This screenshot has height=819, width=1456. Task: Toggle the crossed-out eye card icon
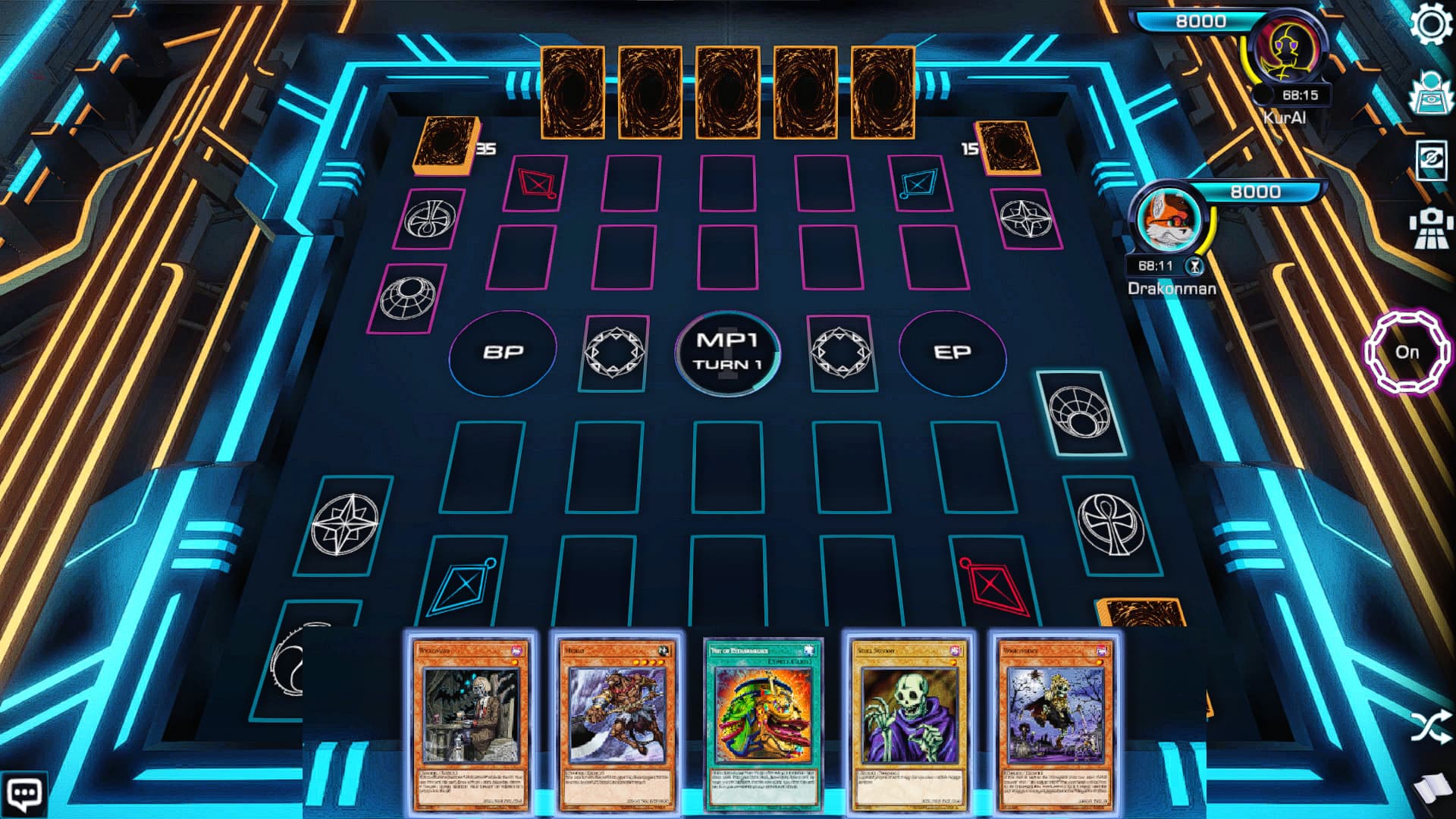click(x=1431, y=161)
